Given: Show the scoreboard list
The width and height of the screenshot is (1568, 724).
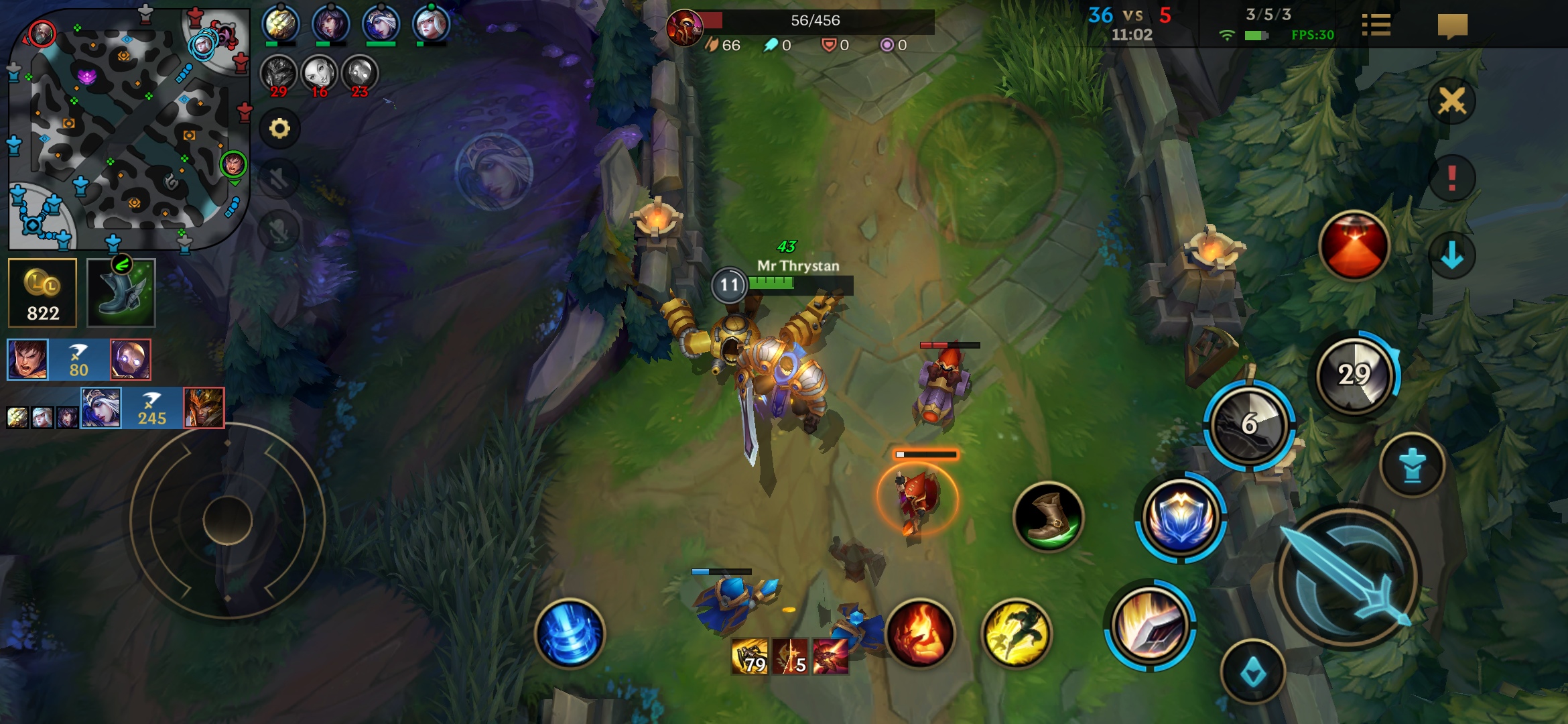Looking at the screenshot, I should tap(1376, 25).
